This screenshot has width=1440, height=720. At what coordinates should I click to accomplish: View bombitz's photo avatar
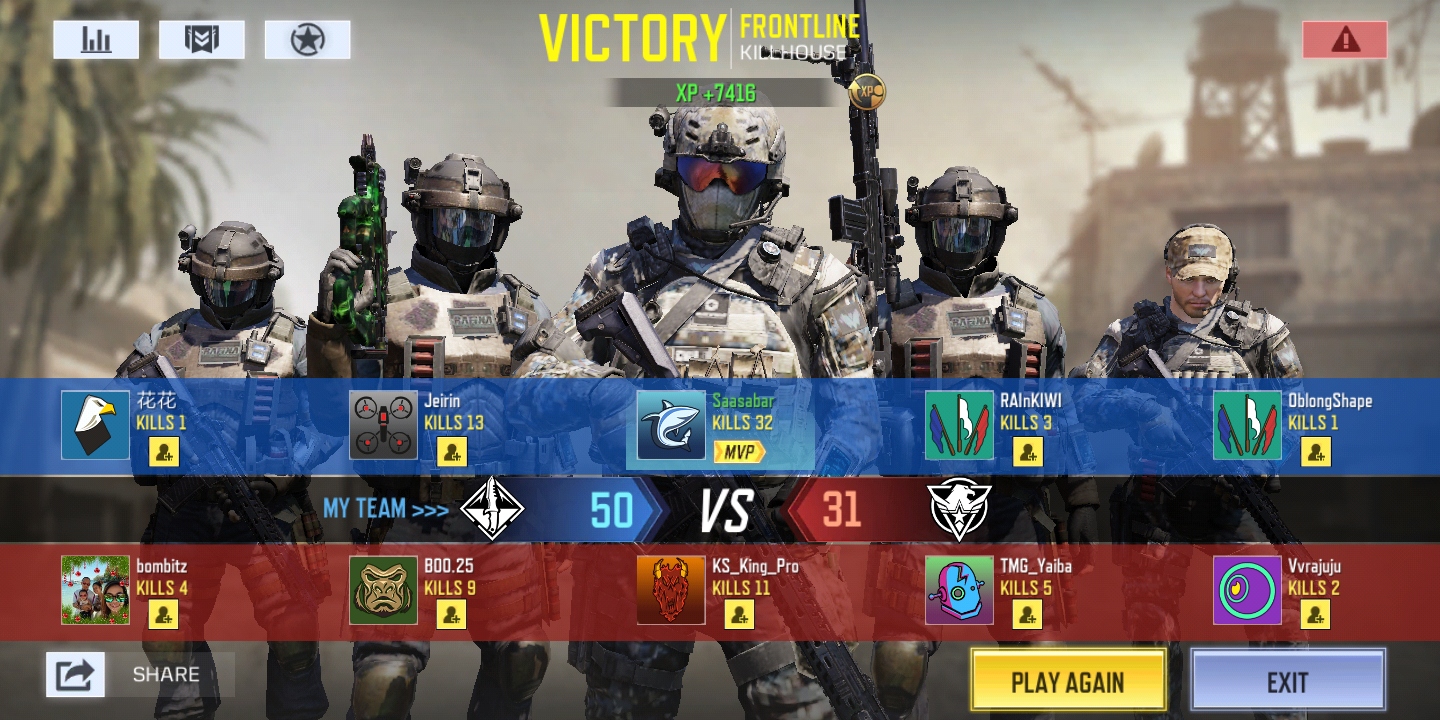tap(96, 590)
